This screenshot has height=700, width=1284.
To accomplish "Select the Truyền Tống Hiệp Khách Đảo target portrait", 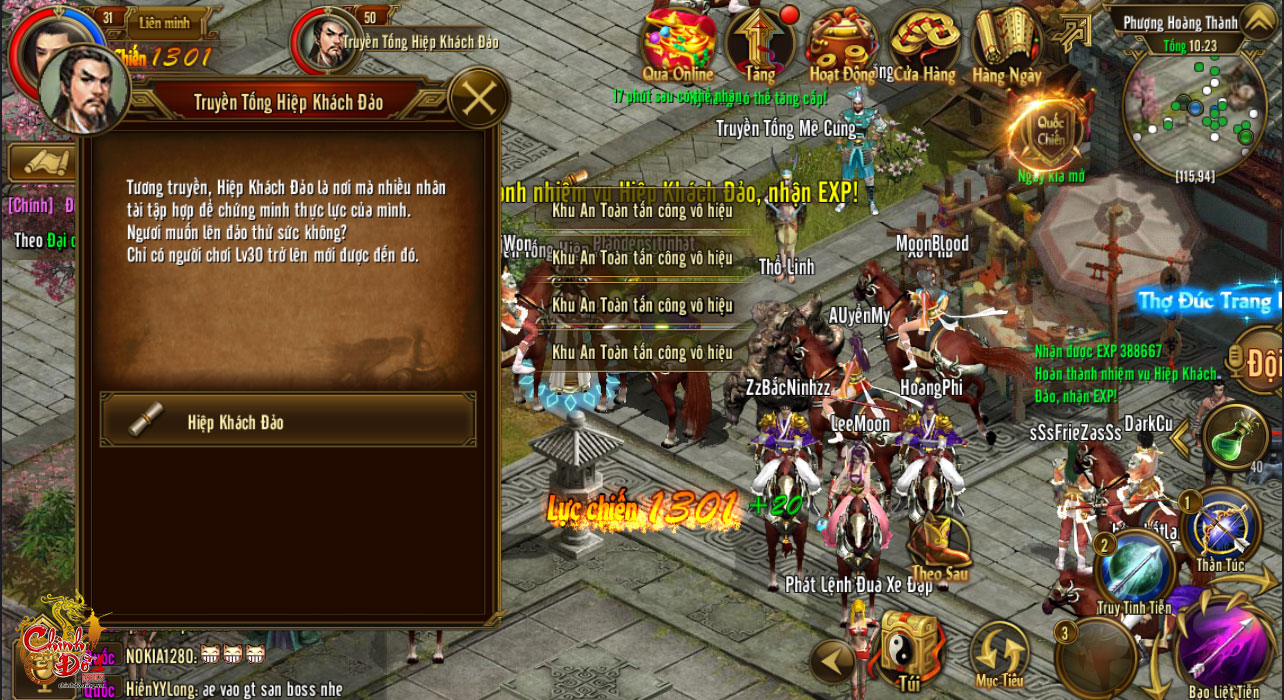I will point(326,42).
